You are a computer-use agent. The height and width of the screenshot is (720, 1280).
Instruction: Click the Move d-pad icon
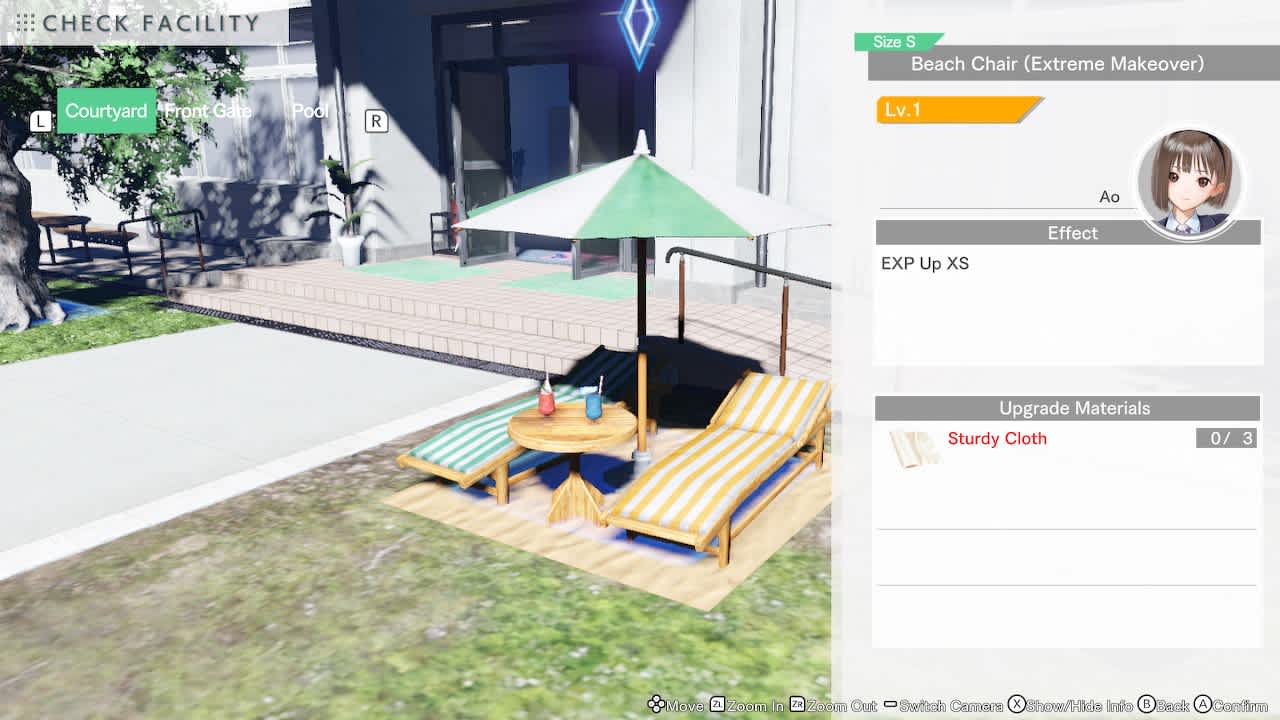click(x=655, y=705)
